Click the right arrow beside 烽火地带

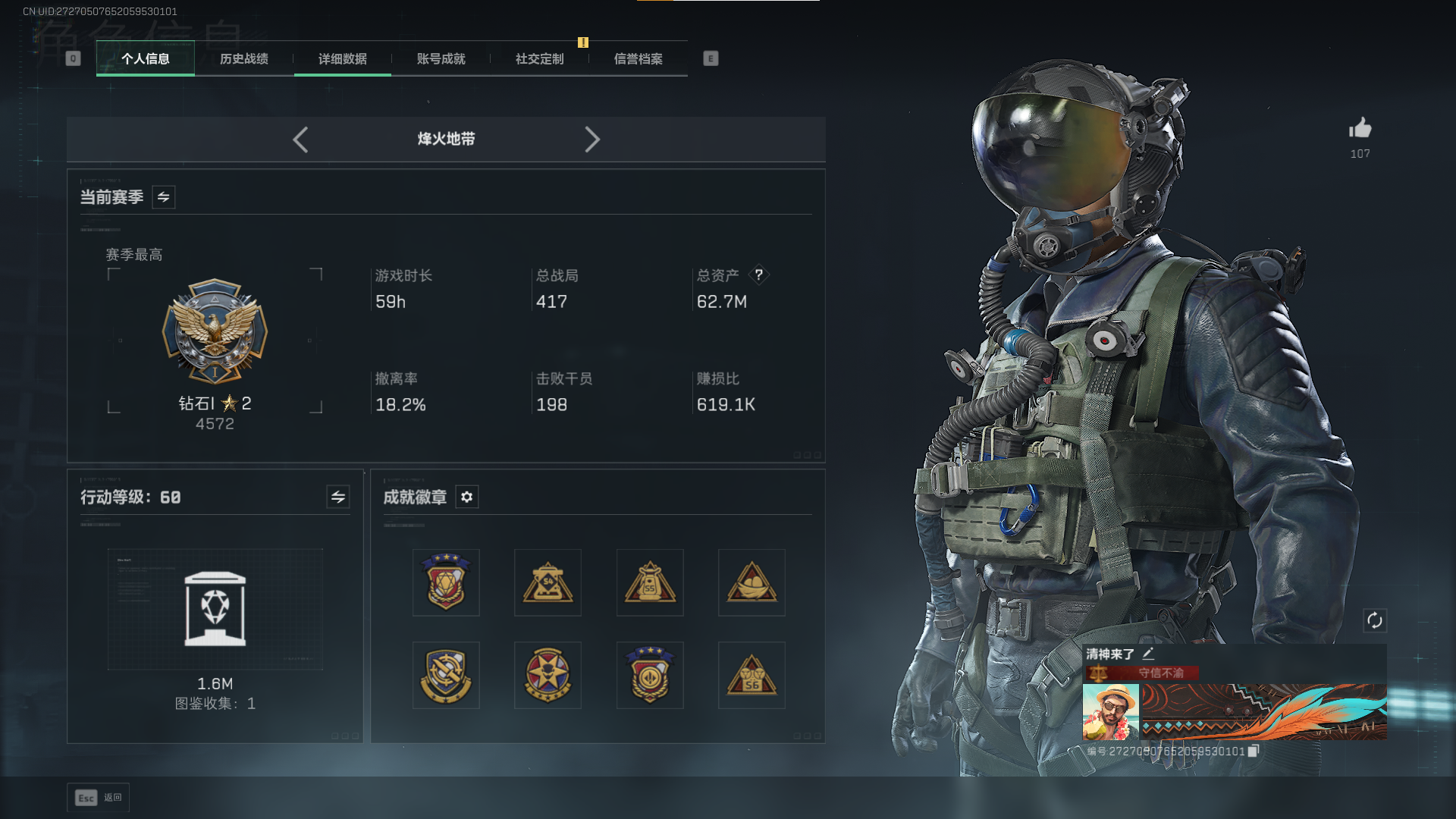click(x=592, y=140)
